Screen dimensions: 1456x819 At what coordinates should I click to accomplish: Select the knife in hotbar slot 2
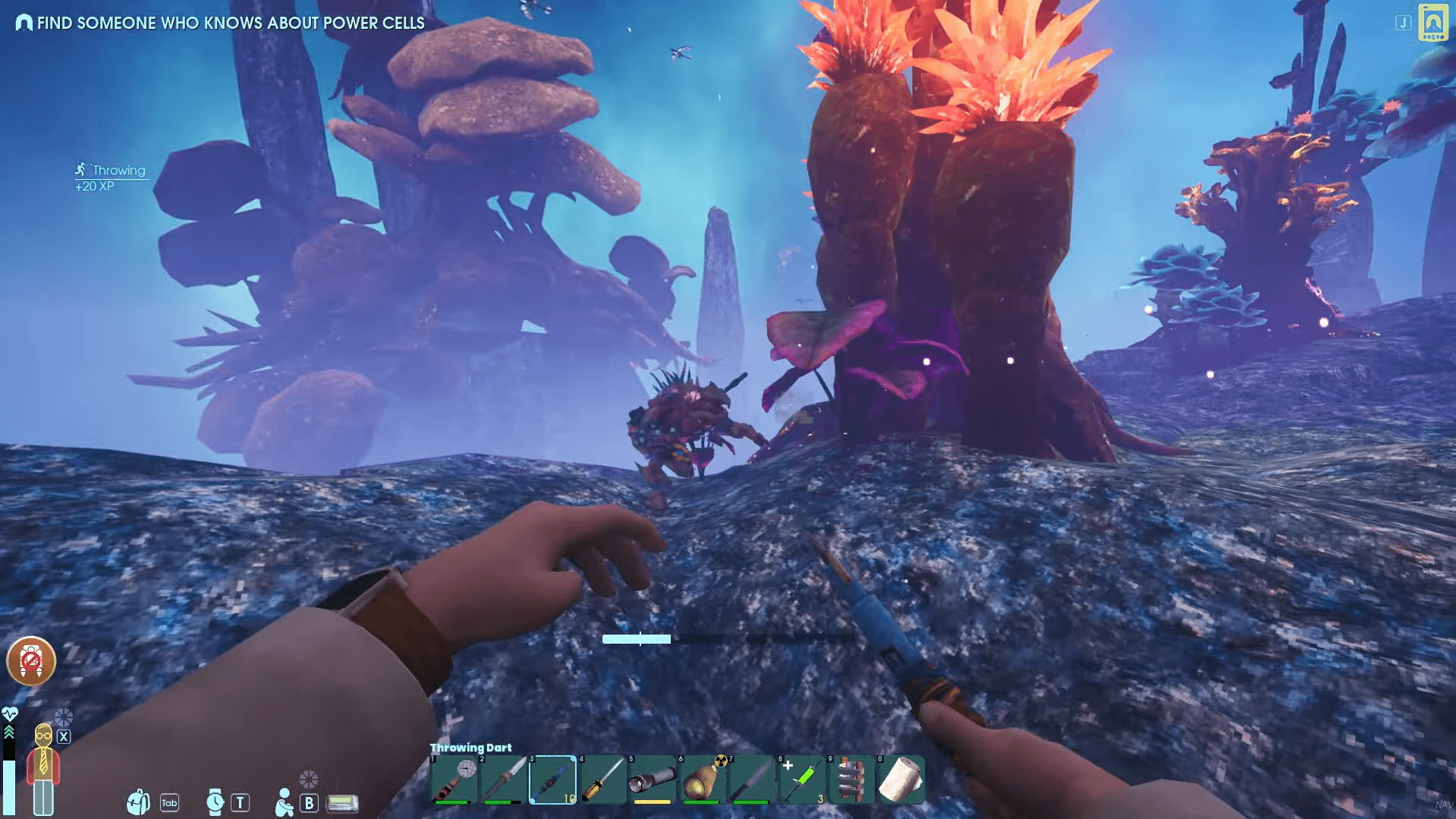[504, 779]
